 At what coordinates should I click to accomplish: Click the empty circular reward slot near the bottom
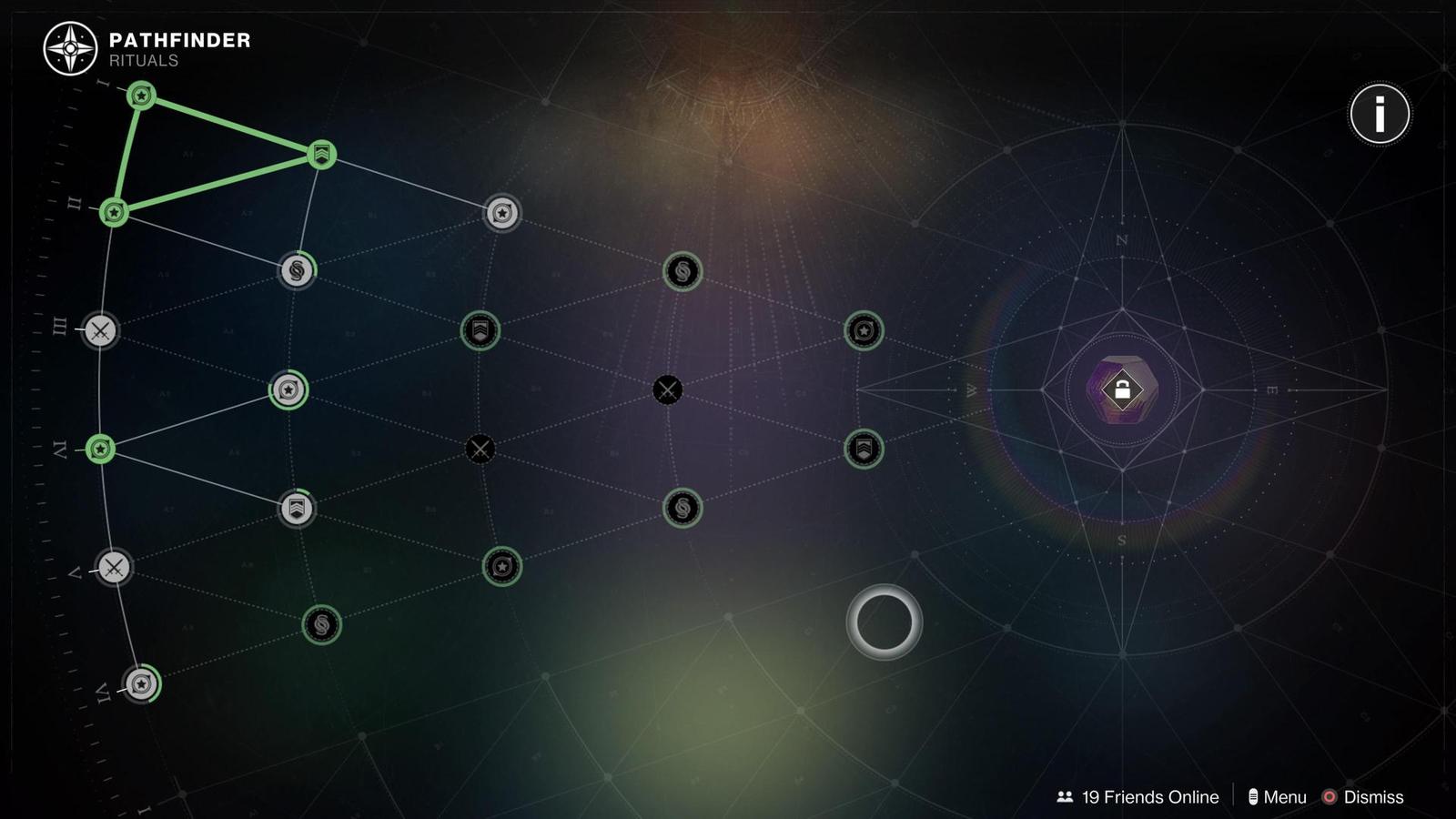[884, 622]
